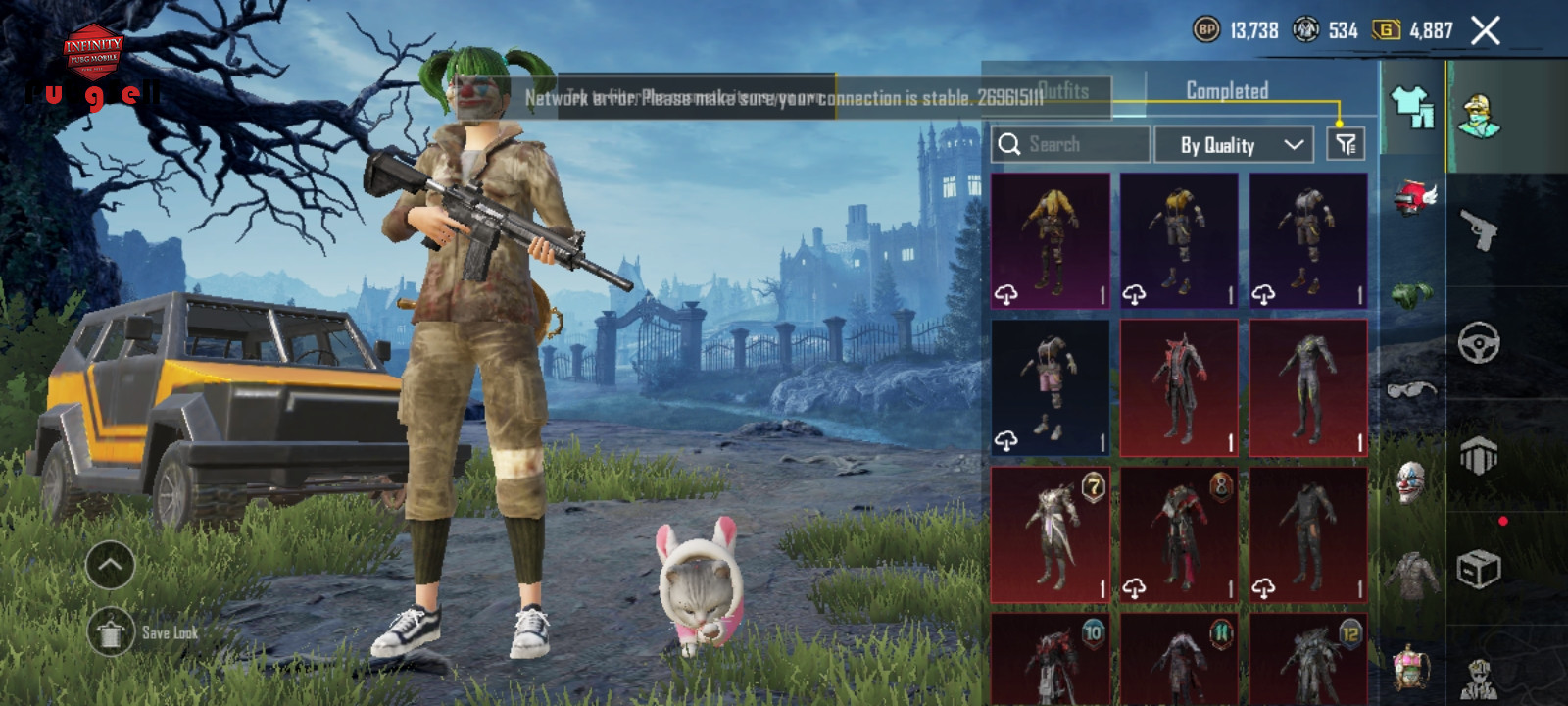
Task: Select the sunglasses equipment slot
Action: (1412, 389)
